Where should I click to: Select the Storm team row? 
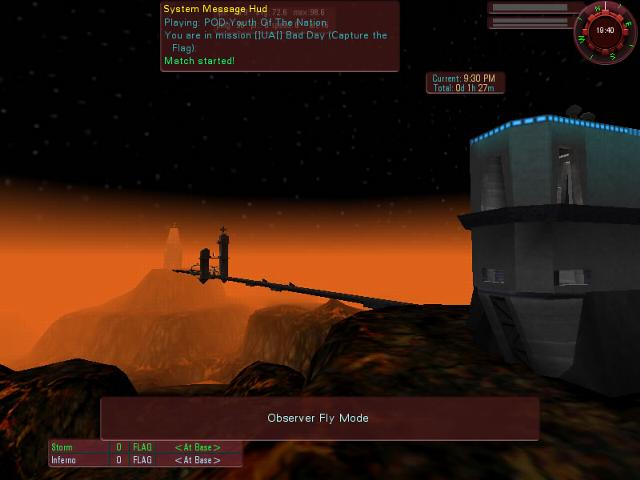tap(146, 447)
